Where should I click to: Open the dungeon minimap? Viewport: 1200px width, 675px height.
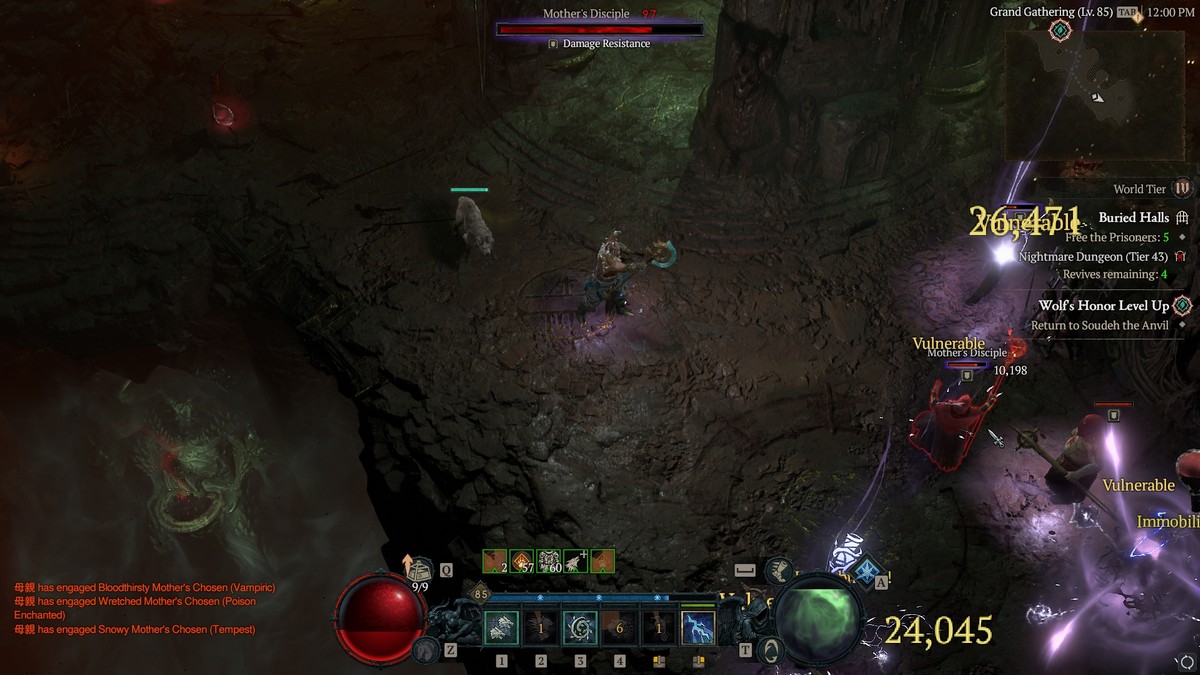pos(1094,94)
